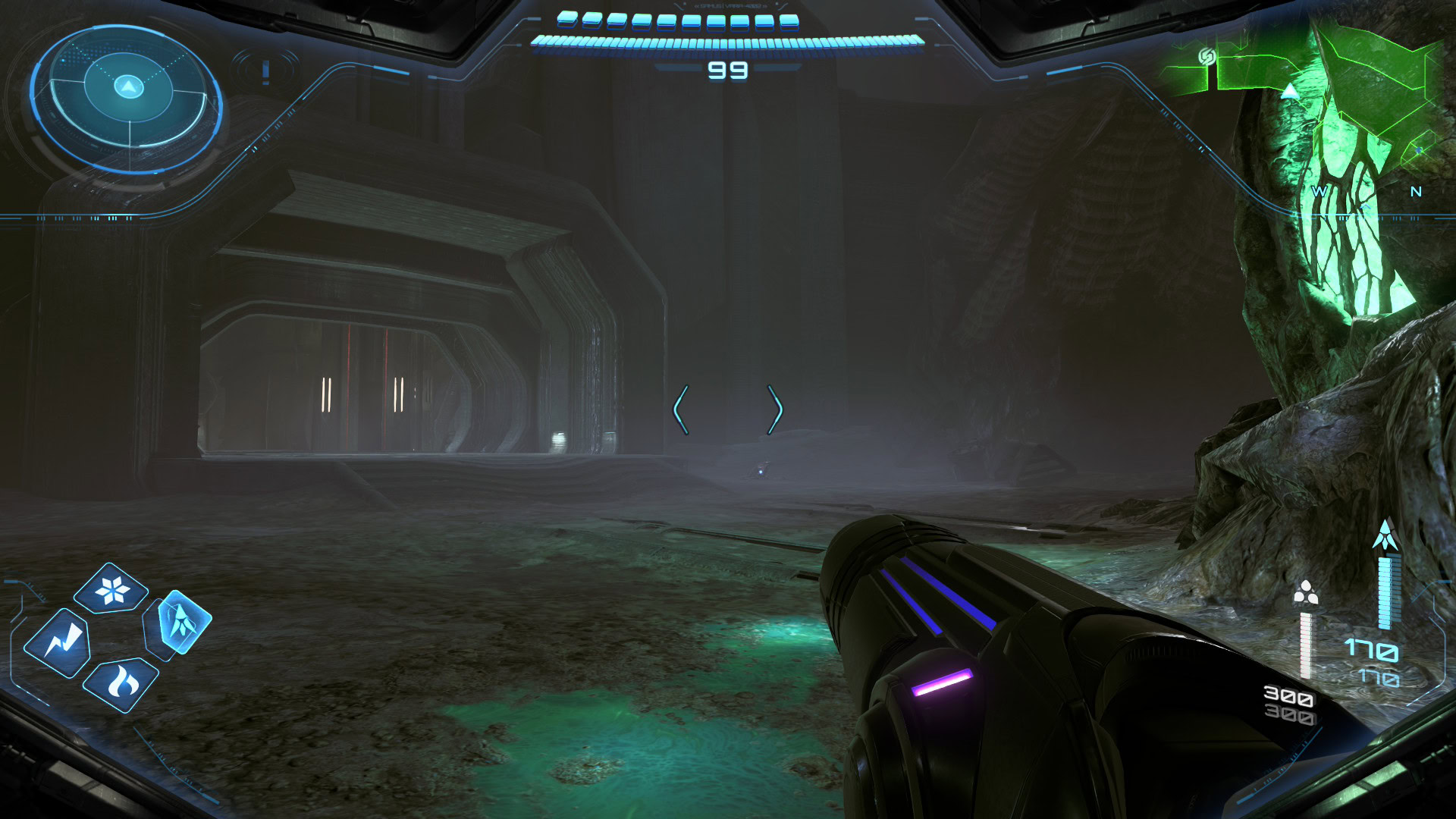The image size is (1456, 819).
Task: Click the exclamation mark hazard indicator
Action: [265, 71]
